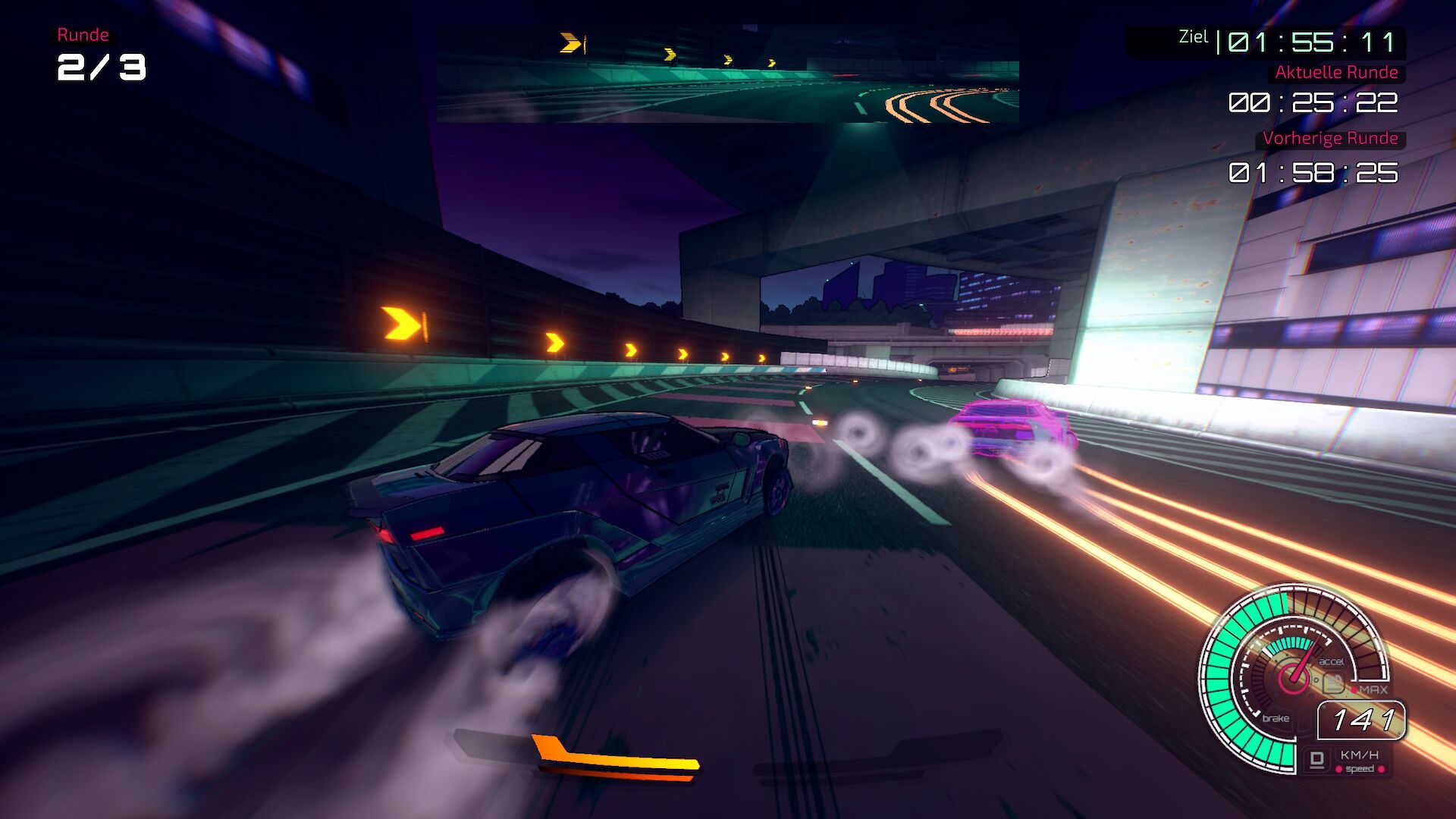
Task: Click the rear-view mirror panel
Action: click(x=727, y=74)
